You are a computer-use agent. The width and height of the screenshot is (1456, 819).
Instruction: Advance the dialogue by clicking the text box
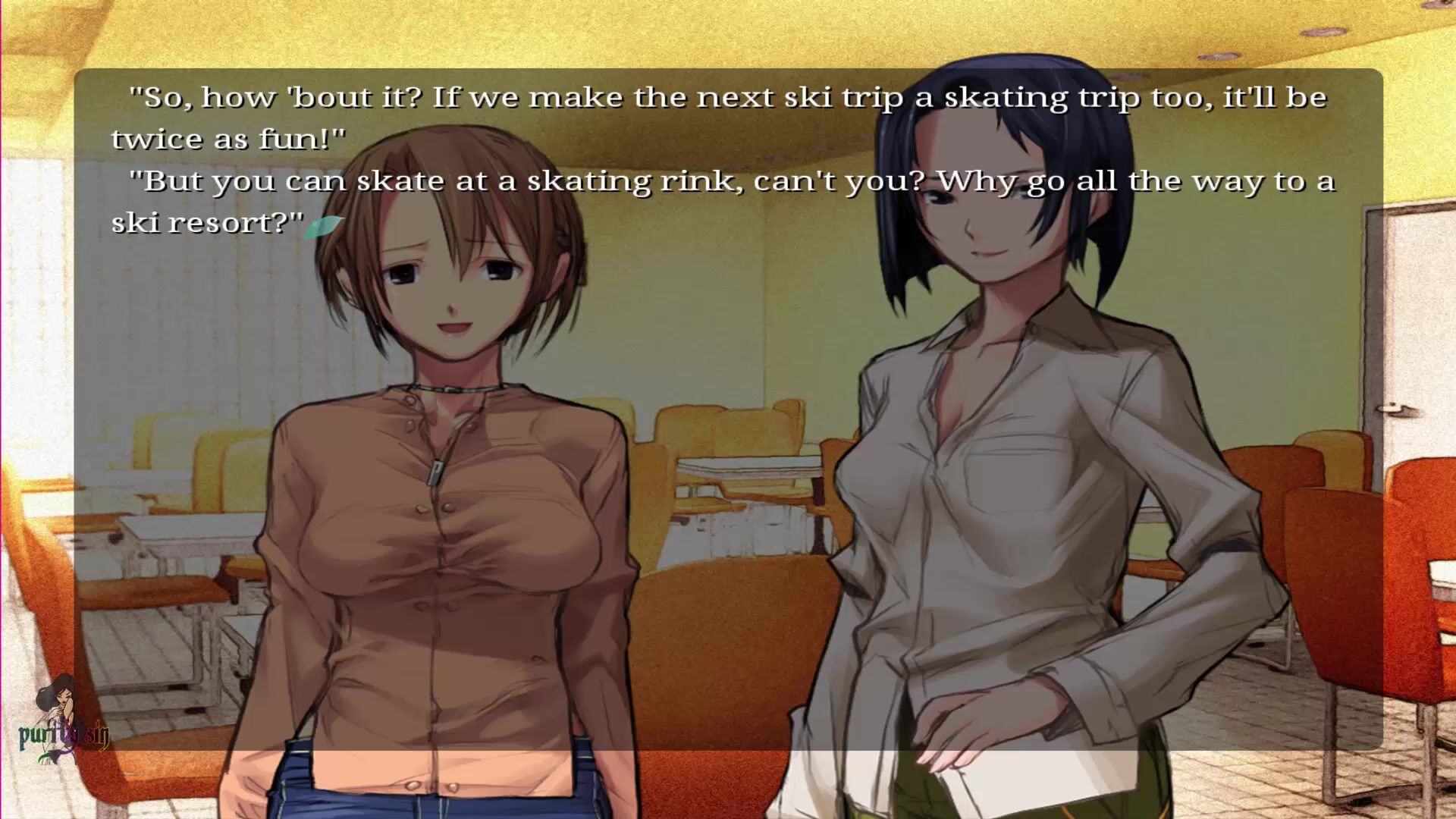pyautogui.click(x=728, y=409)
